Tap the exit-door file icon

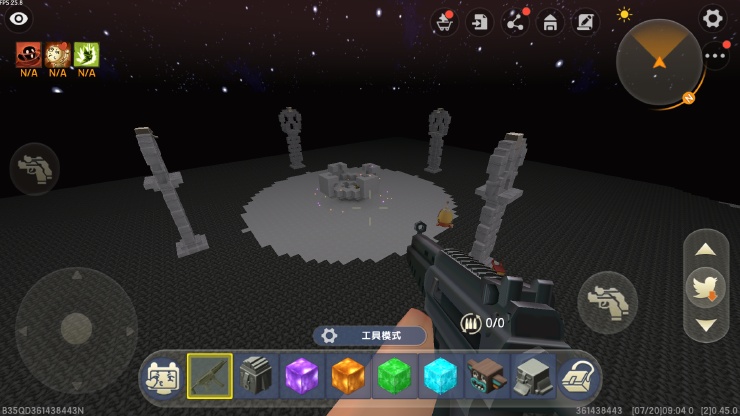480,22
